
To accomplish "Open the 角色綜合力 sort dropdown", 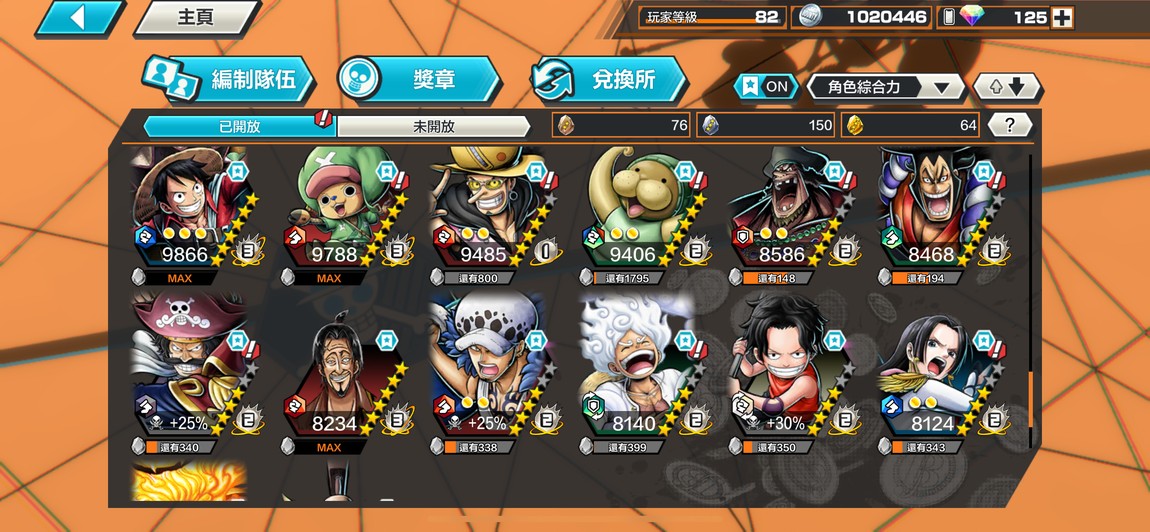I will point(887,87).
